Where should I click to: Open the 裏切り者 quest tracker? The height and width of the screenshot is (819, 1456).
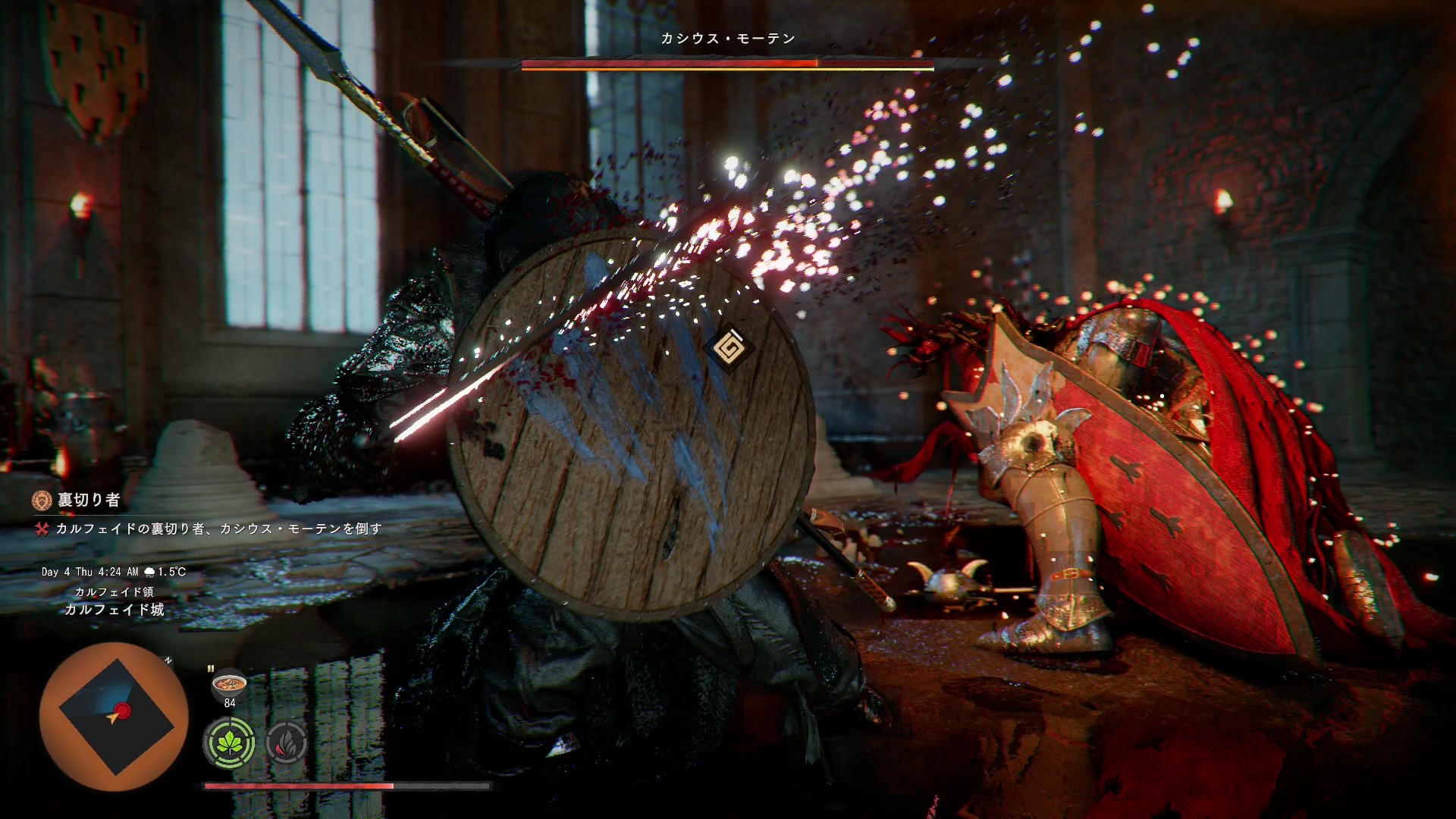tap(89, 500)
